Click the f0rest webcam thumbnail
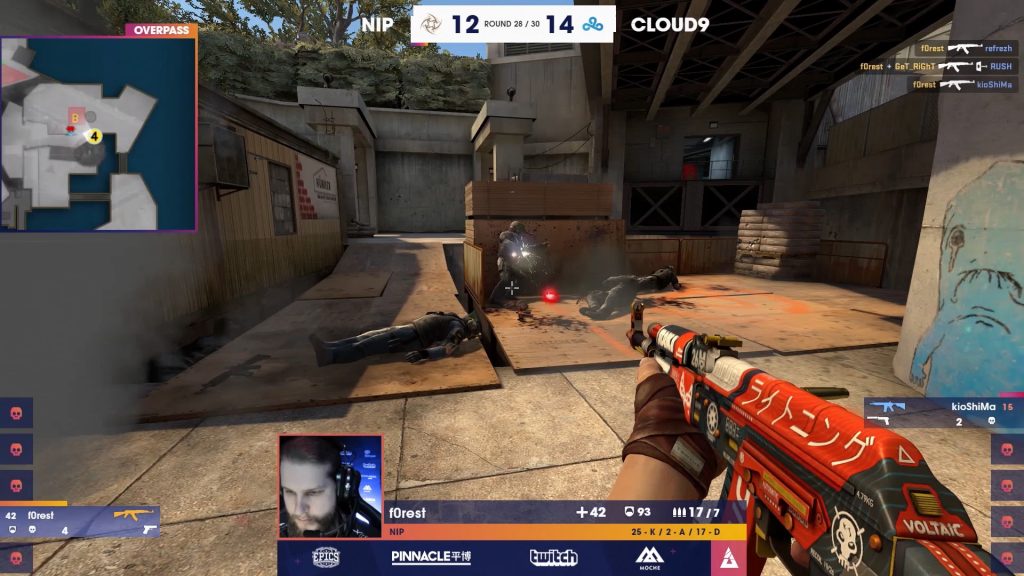This screenshot has width=1024, height=576. [330, 486]
